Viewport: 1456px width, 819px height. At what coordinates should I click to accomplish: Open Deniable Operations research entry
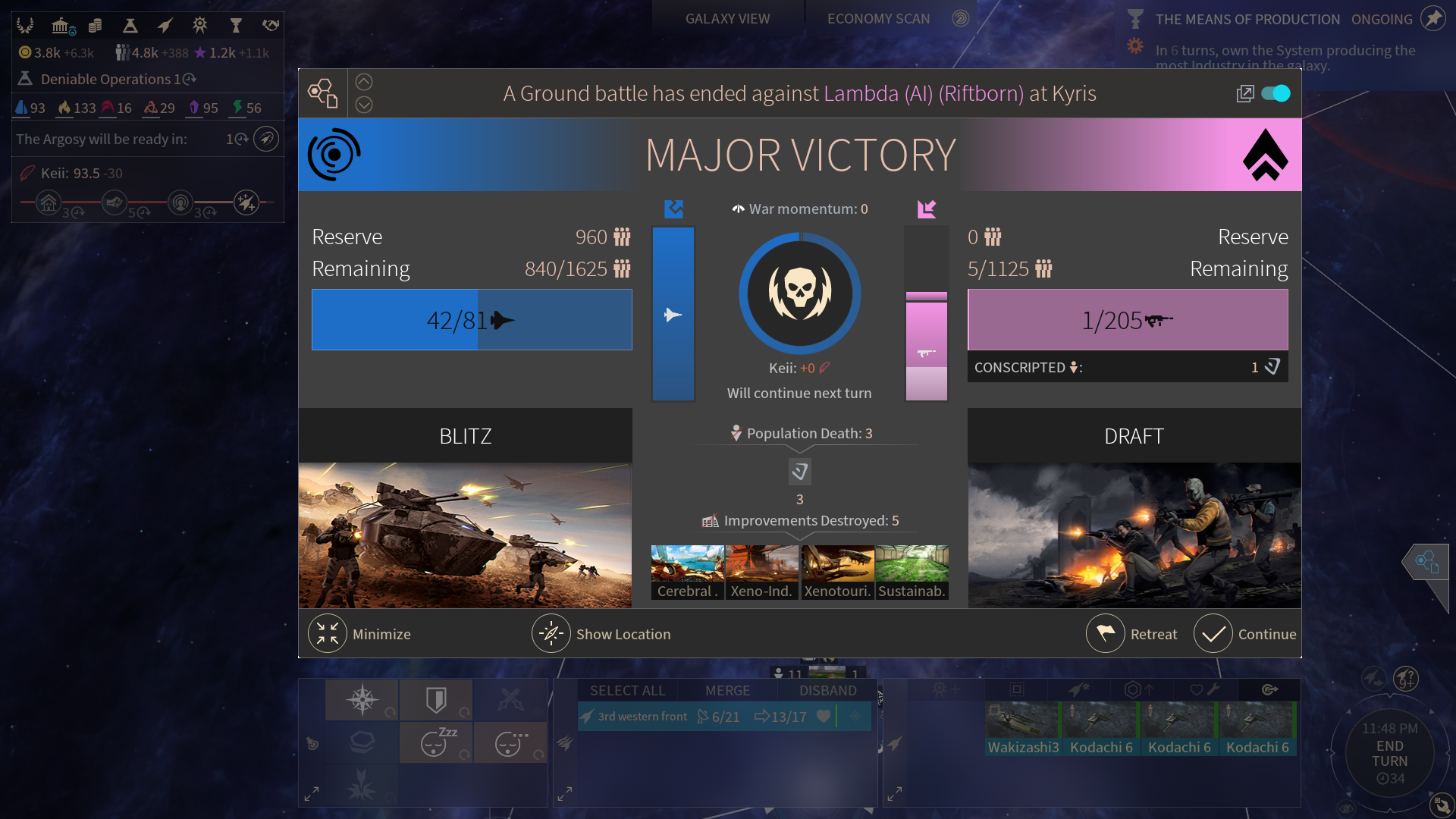pyautogui.click(x=106, y=79)
